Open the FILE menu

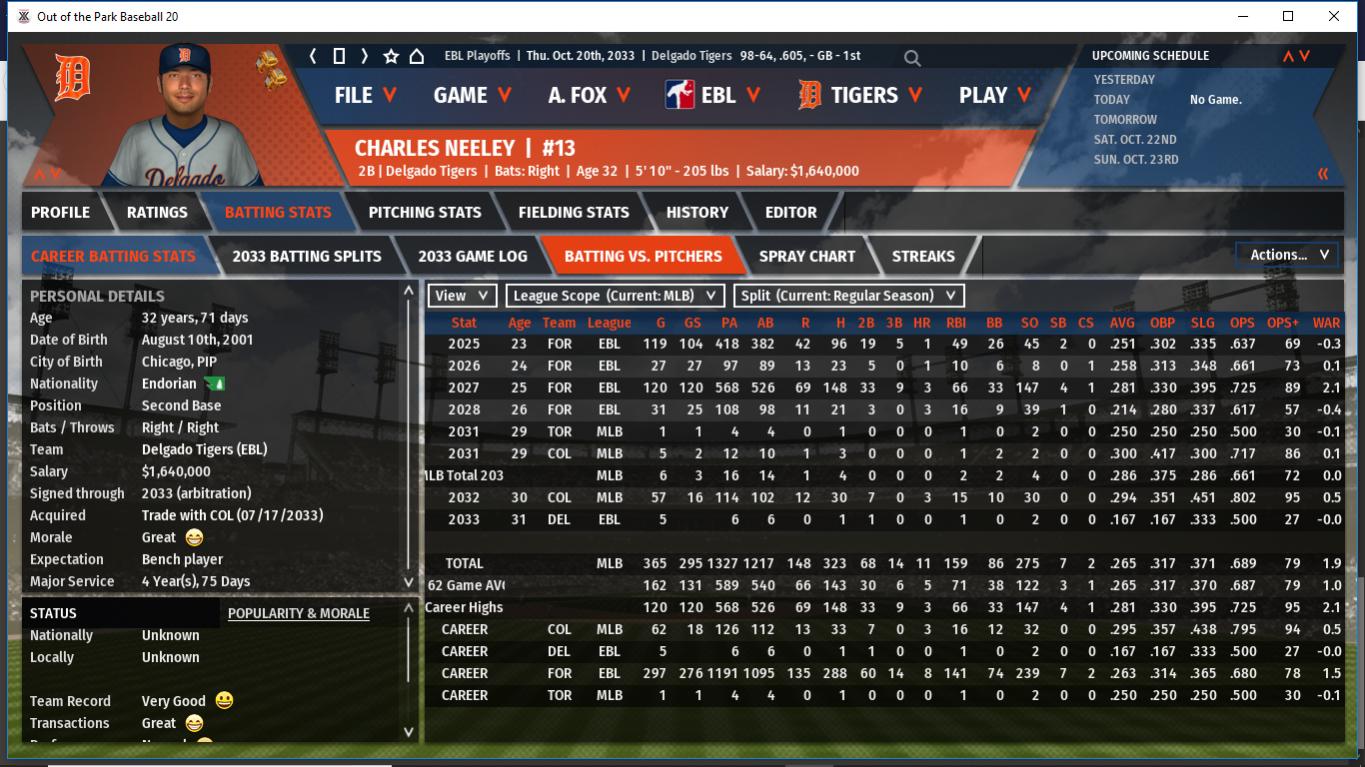[365, 95]
